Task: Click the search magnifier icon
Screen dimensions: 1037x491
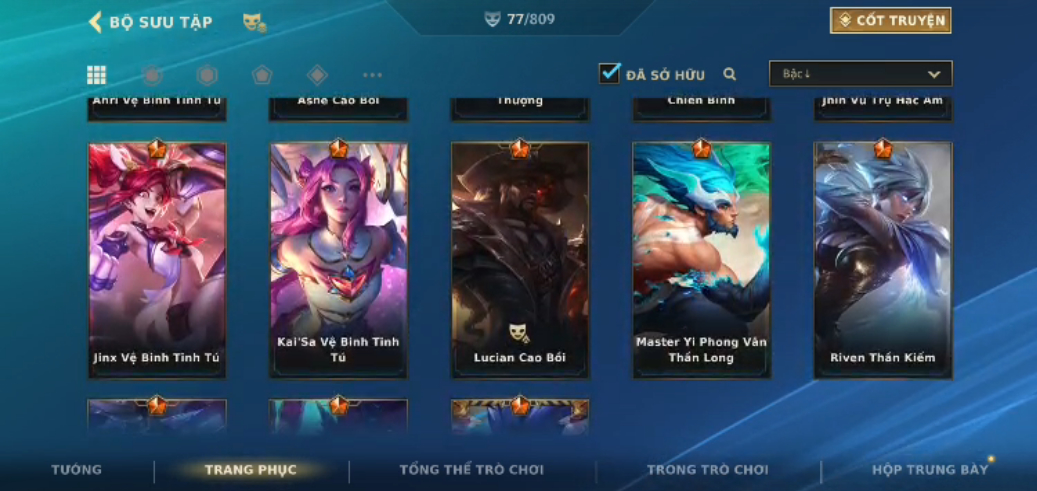Action: point(730,74)
